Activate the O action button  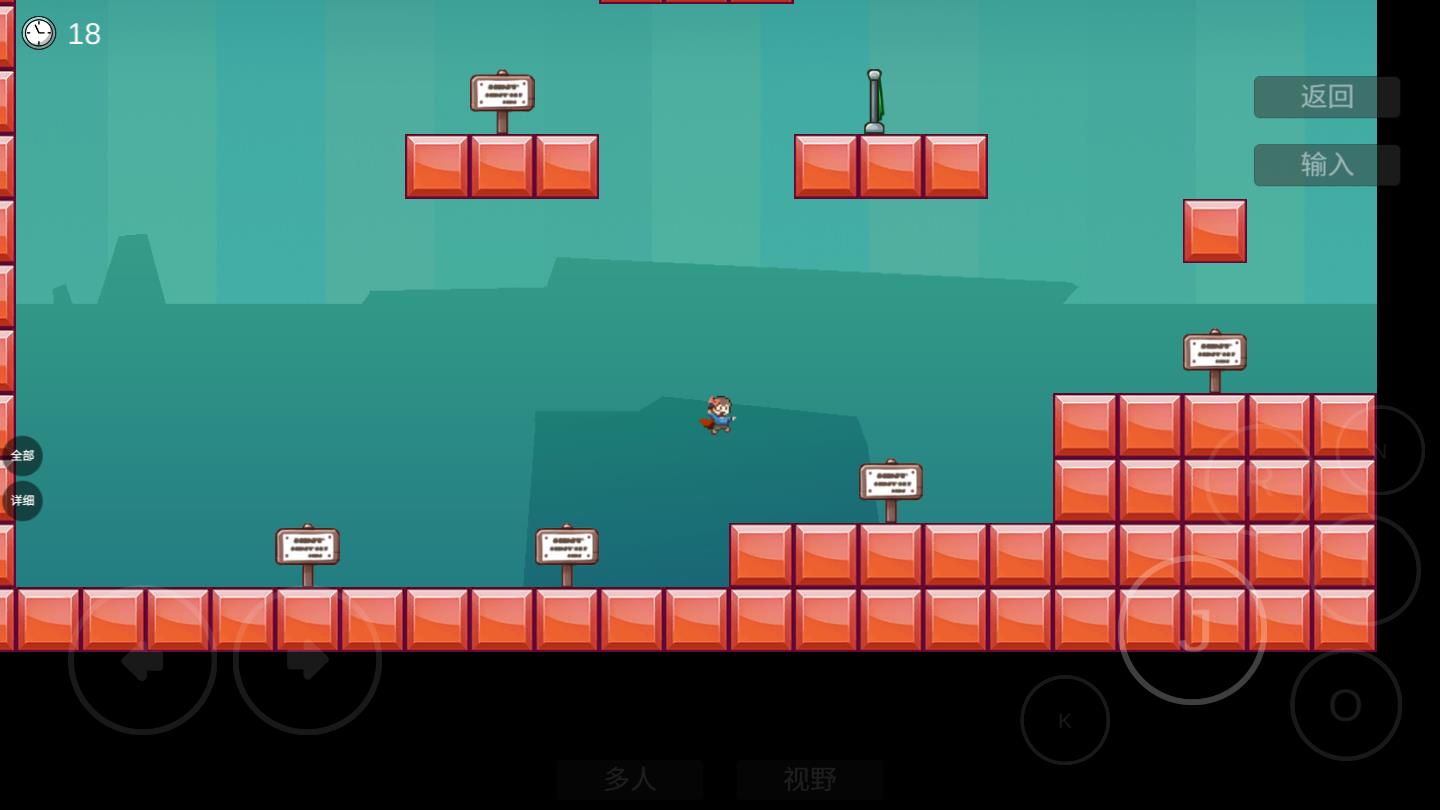(x=1345, y=705)
